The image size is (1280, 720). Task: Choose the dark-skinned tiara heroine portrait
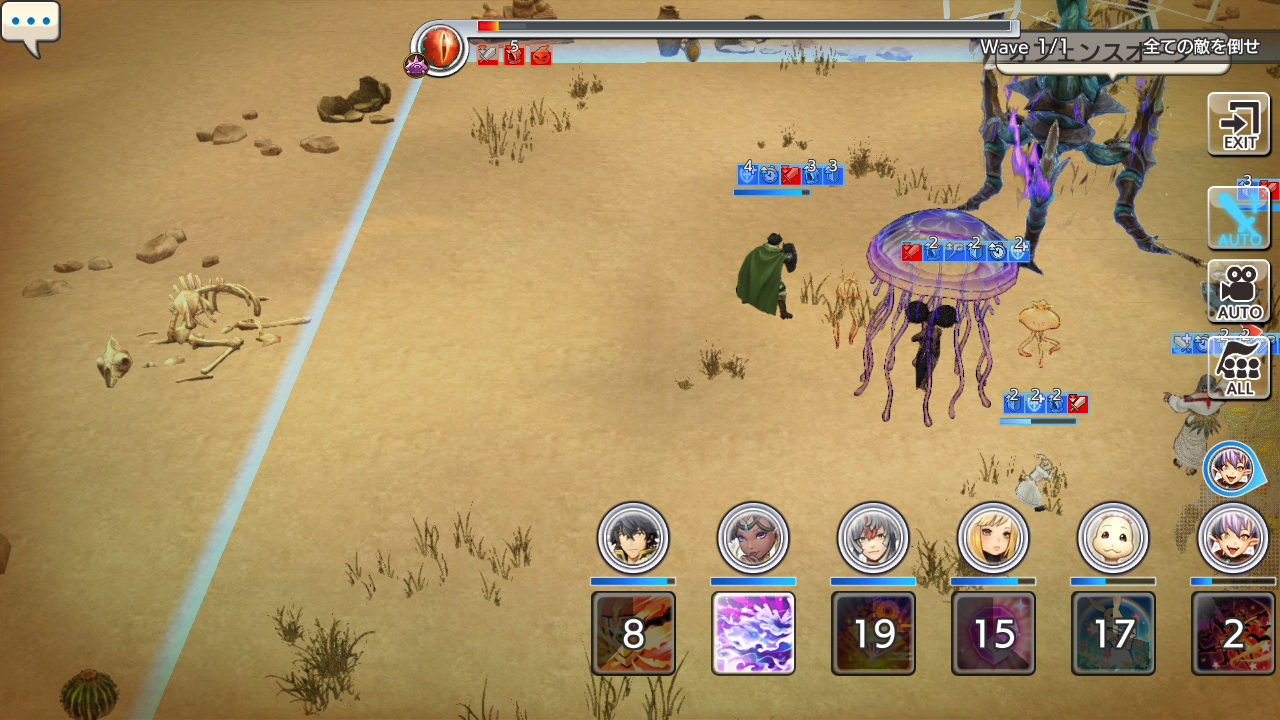(x=753, y=538)
